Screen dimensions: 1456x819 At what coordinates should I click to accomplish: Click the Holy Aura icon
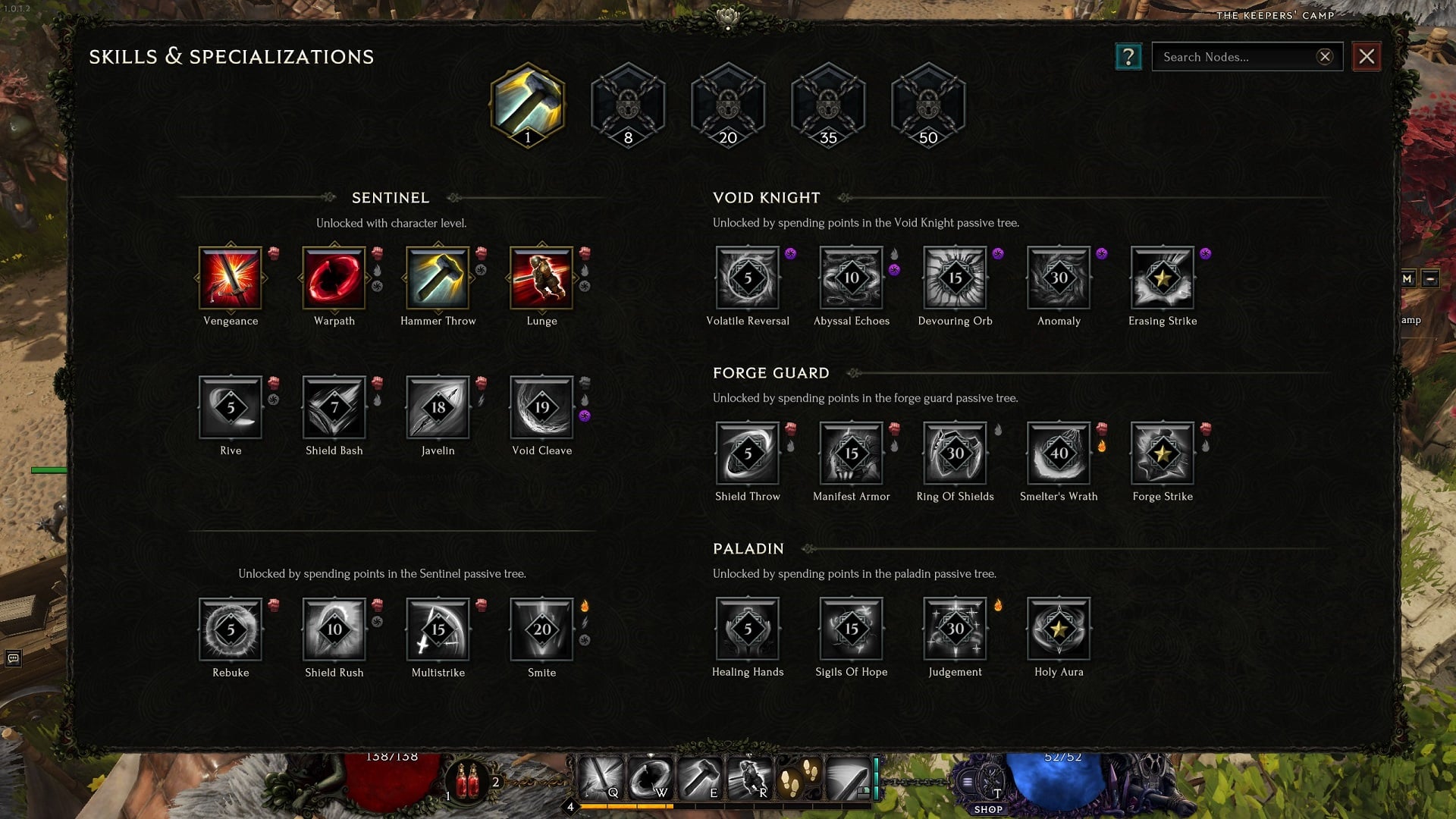point(1059,631)
